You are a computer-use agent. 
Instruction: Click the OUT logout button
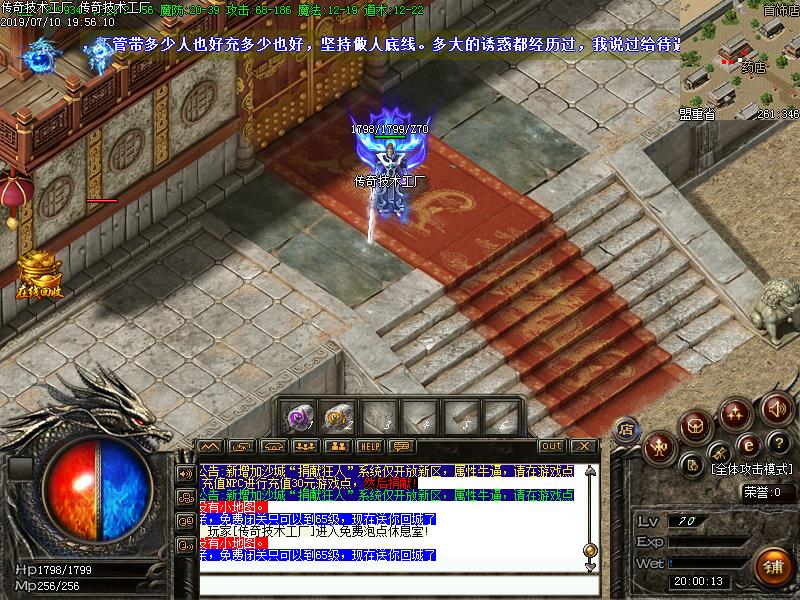[551, 446]
